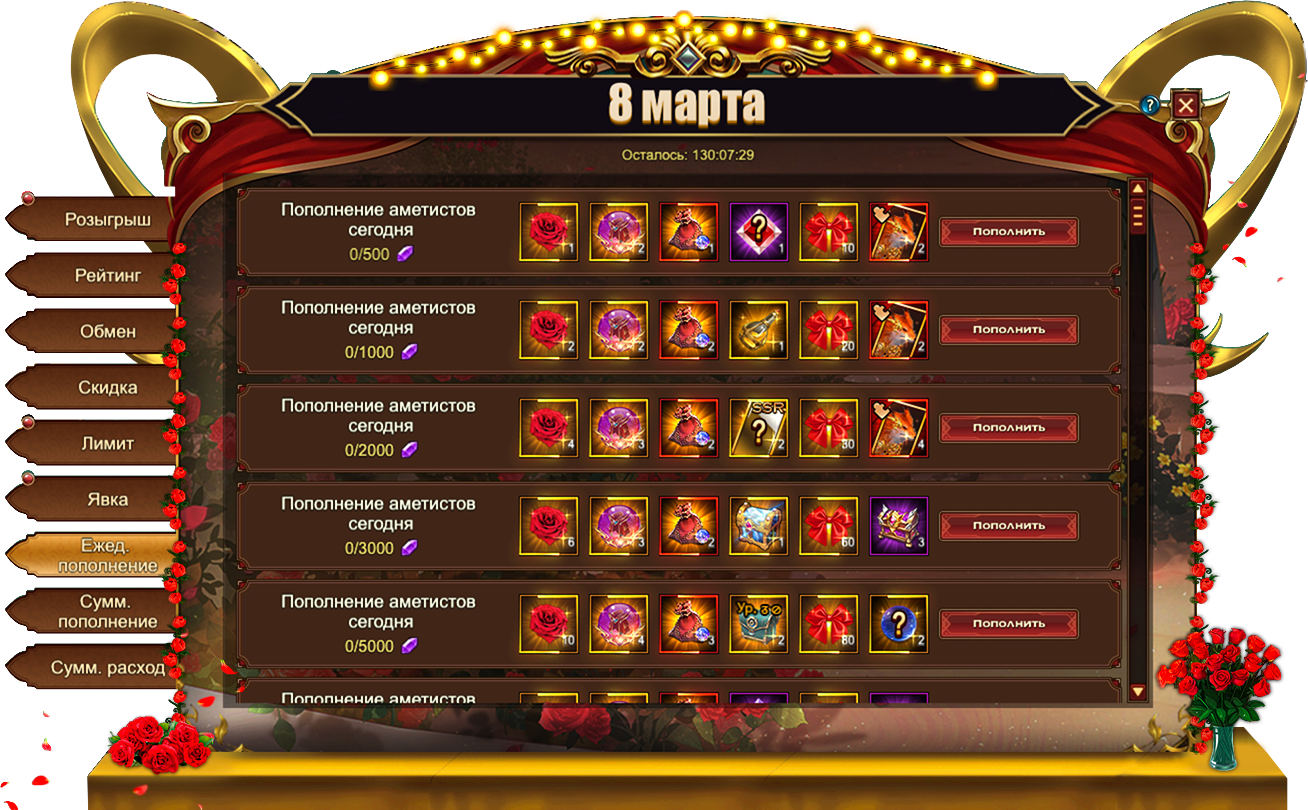Close the 8 марта event window
Viewport: 1308px width, 810px height.
1185,105
